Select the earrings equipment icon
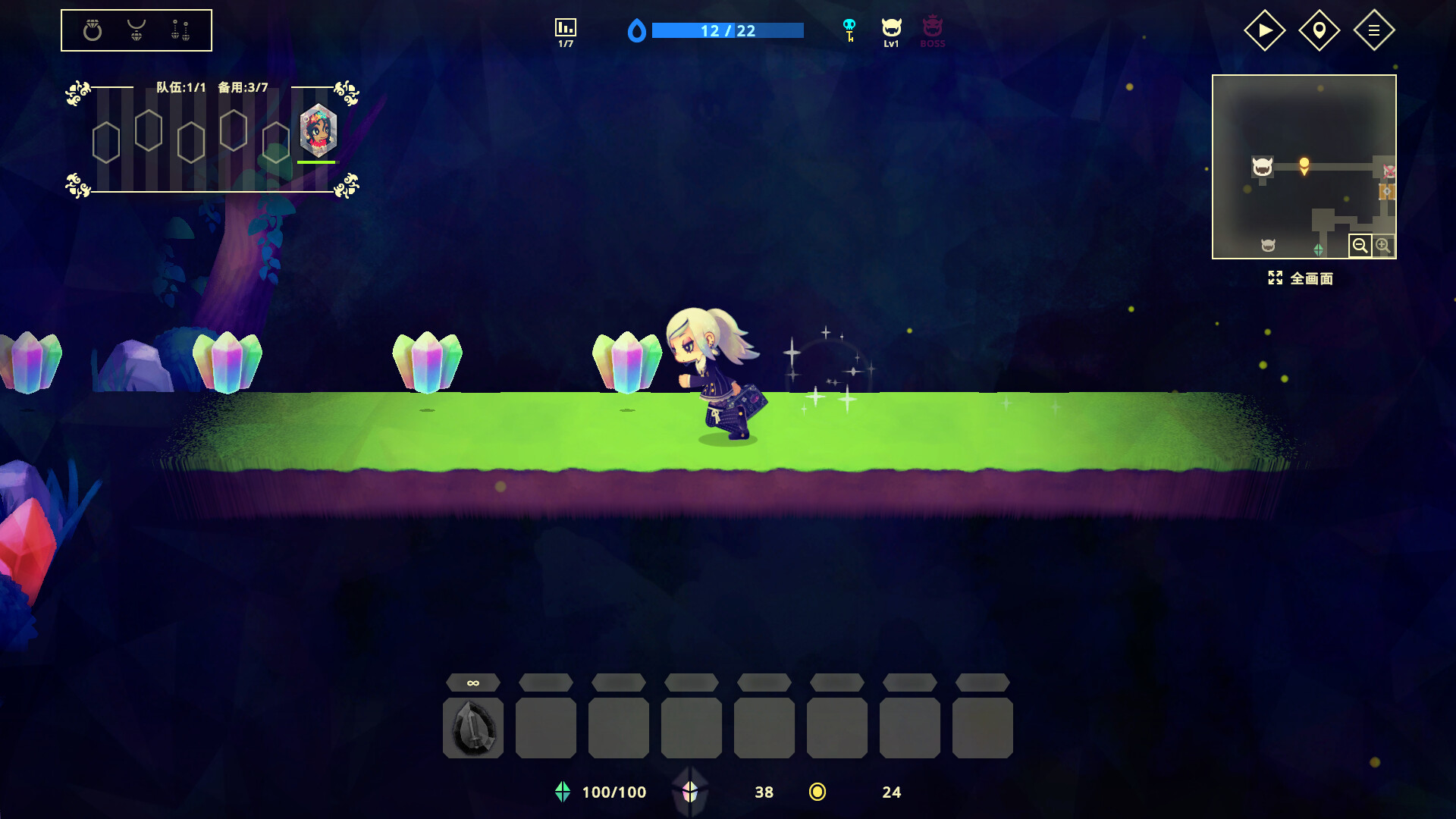 click(182, 30)
